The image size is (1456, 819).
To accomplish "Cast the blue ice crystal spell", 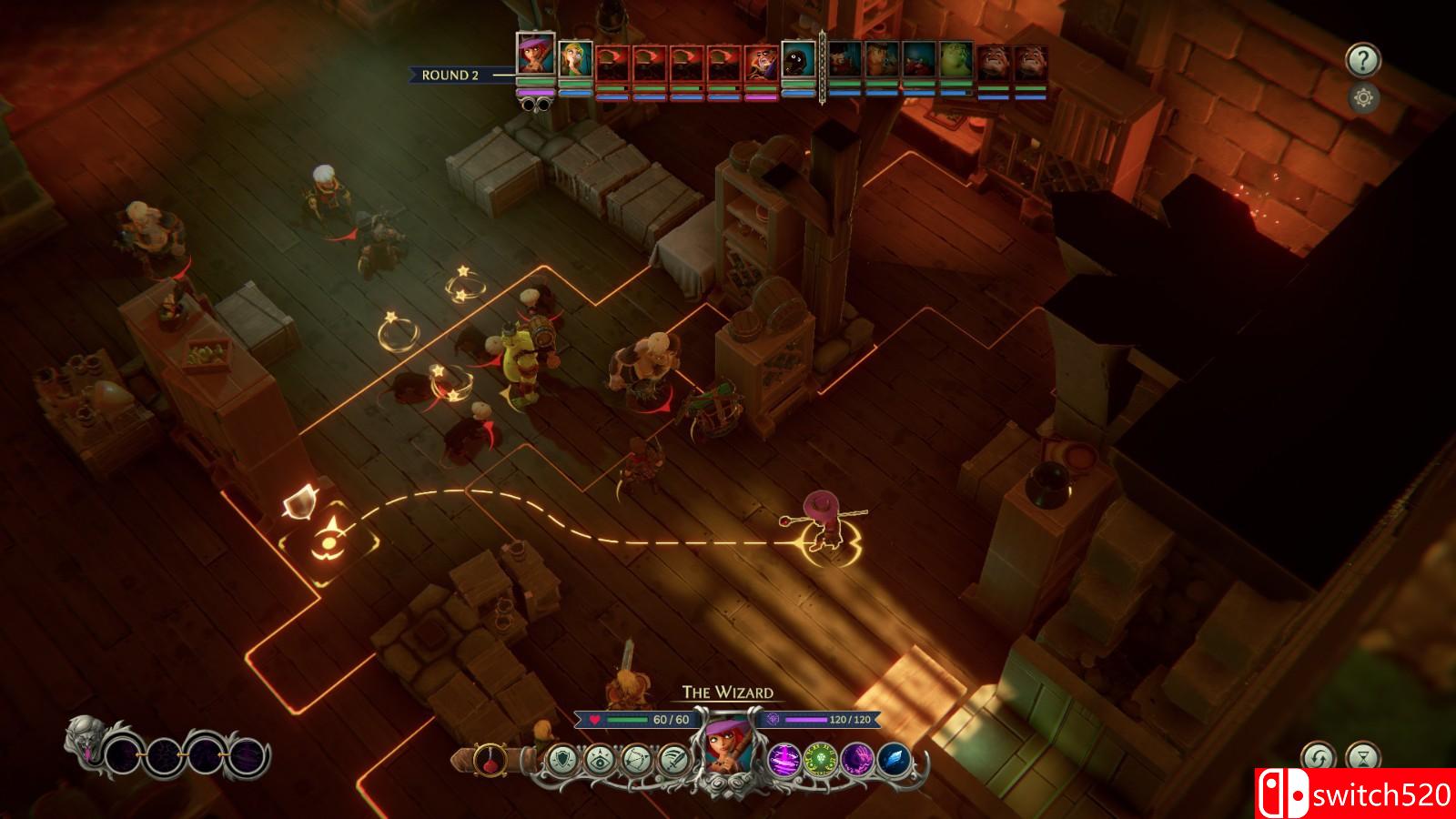I will (894, 758).
